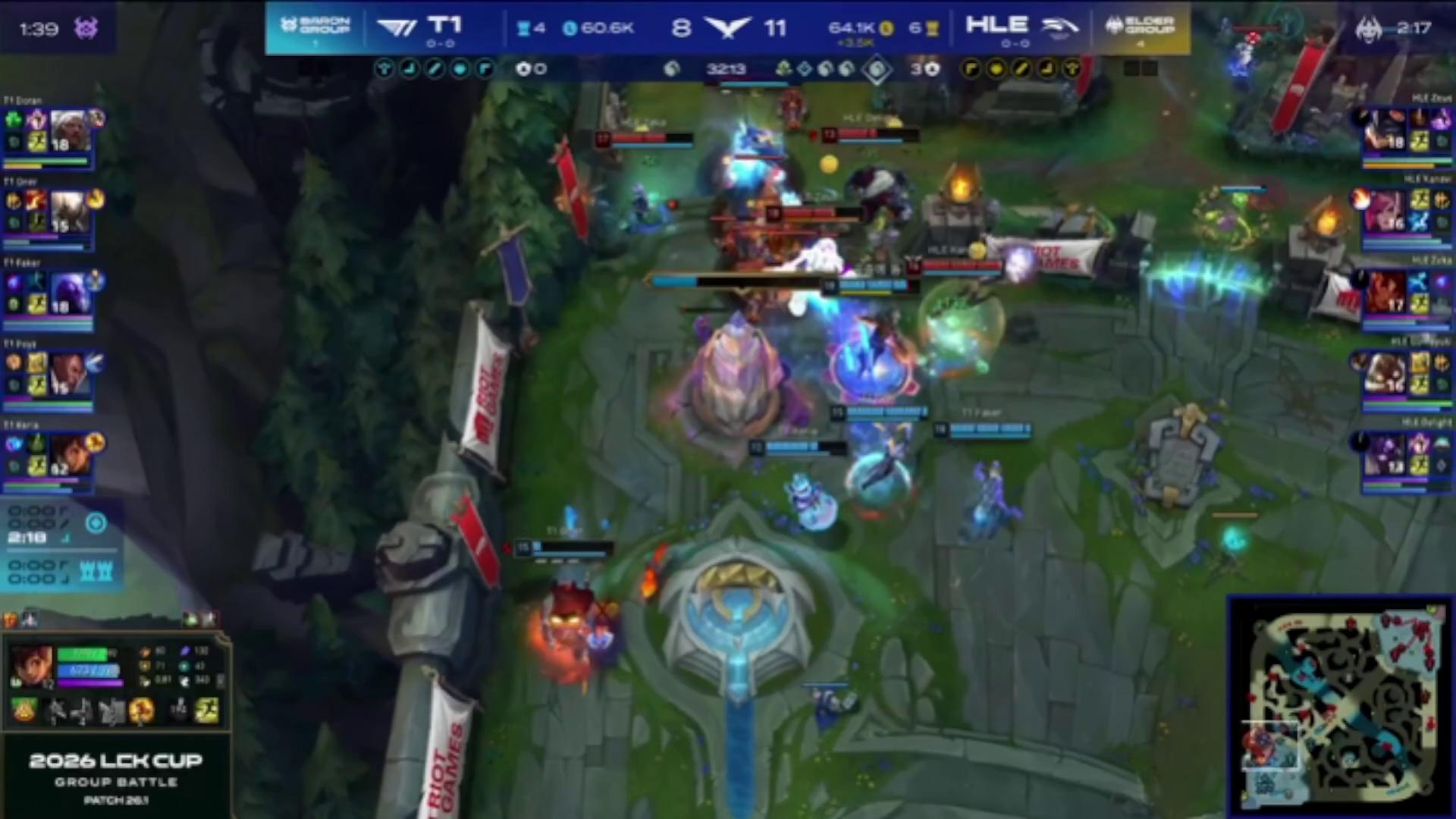Select T1 Oner's champion portrait
The width and height of the screenshot is (1456, 819).
point(68,212)
